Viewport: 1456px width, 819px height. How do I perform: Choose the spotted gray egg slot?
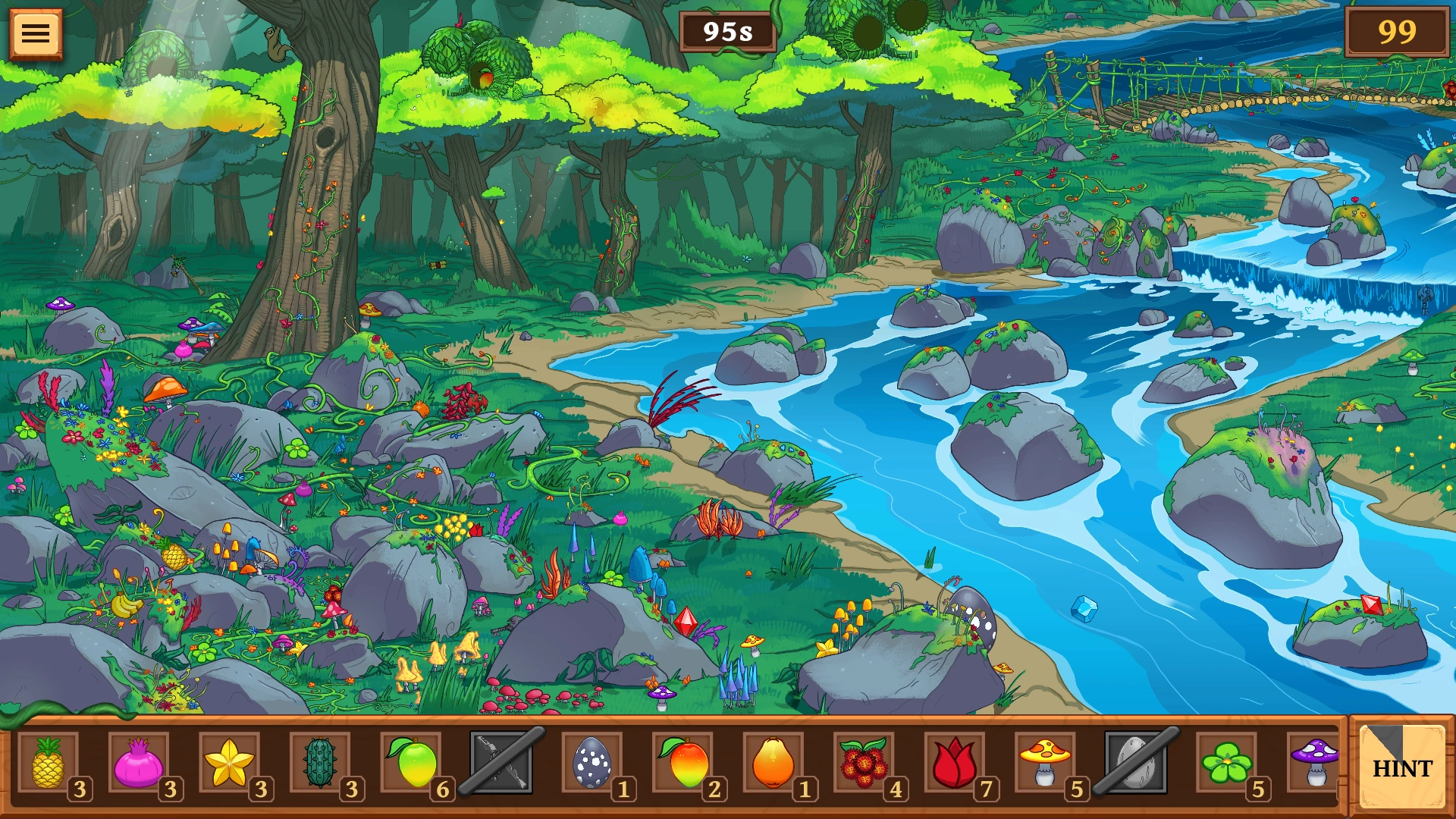[x=592, y=763]
